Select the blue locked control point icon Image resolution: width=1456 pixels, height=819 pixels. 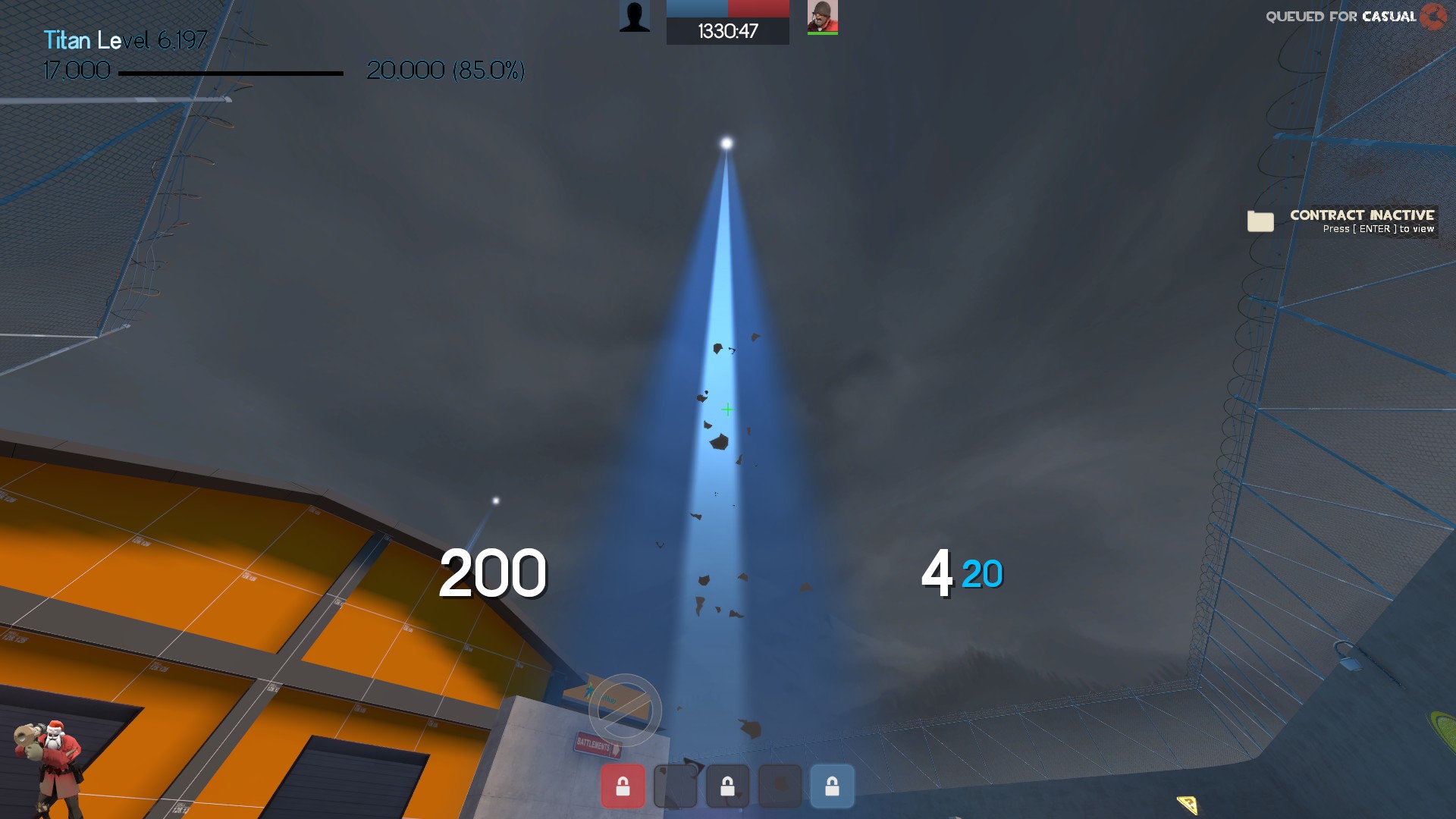pyautogui.click(x=832, y=786)
